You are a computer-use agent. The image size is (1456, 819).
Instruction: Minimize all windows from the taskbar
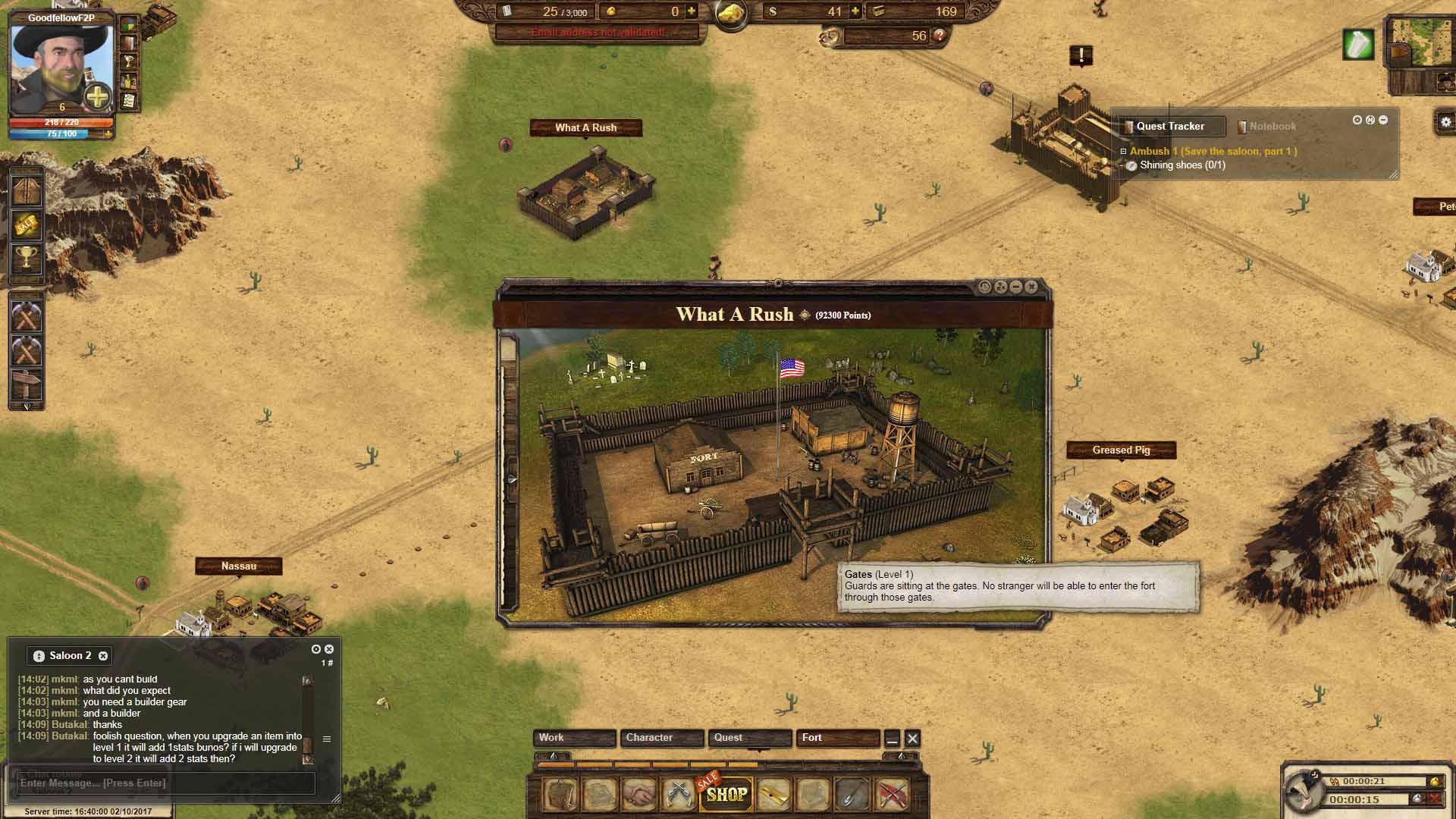coord(893,739)
